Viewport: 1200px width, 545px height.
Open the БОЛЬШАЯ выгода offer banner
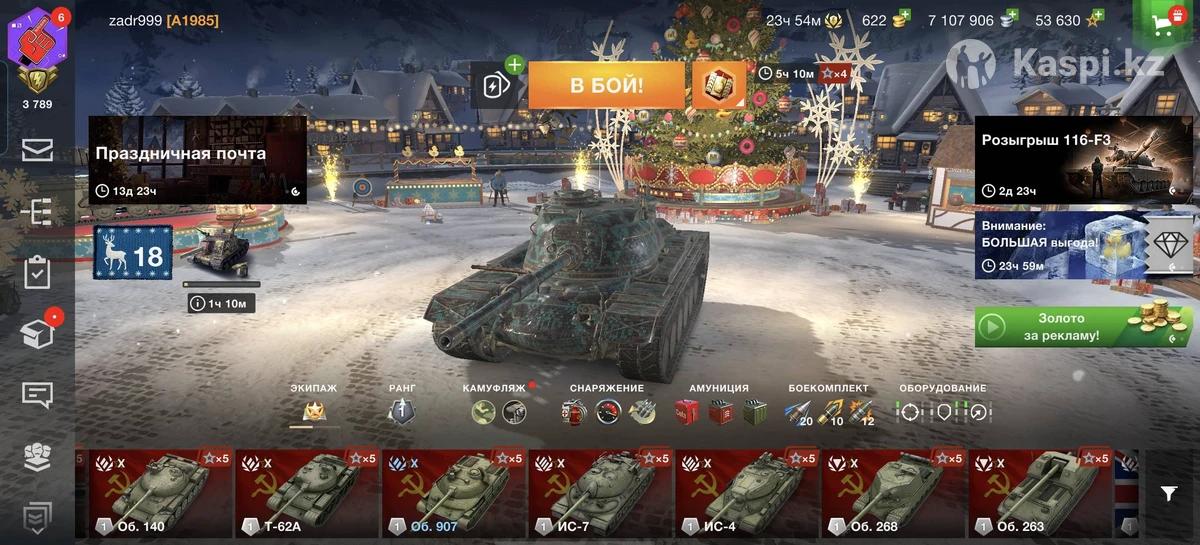(1060, 244)
